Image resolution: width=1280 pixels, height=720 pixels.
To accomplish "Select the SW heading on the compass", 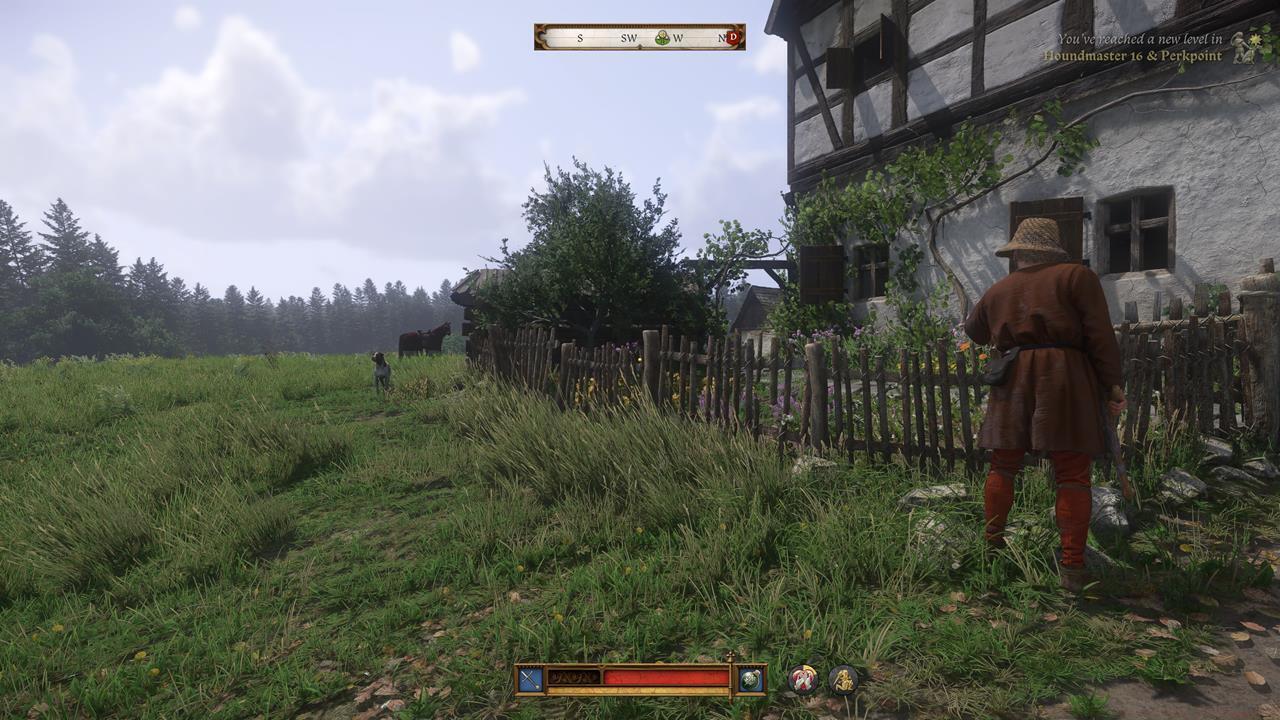I will click(629, 38).
